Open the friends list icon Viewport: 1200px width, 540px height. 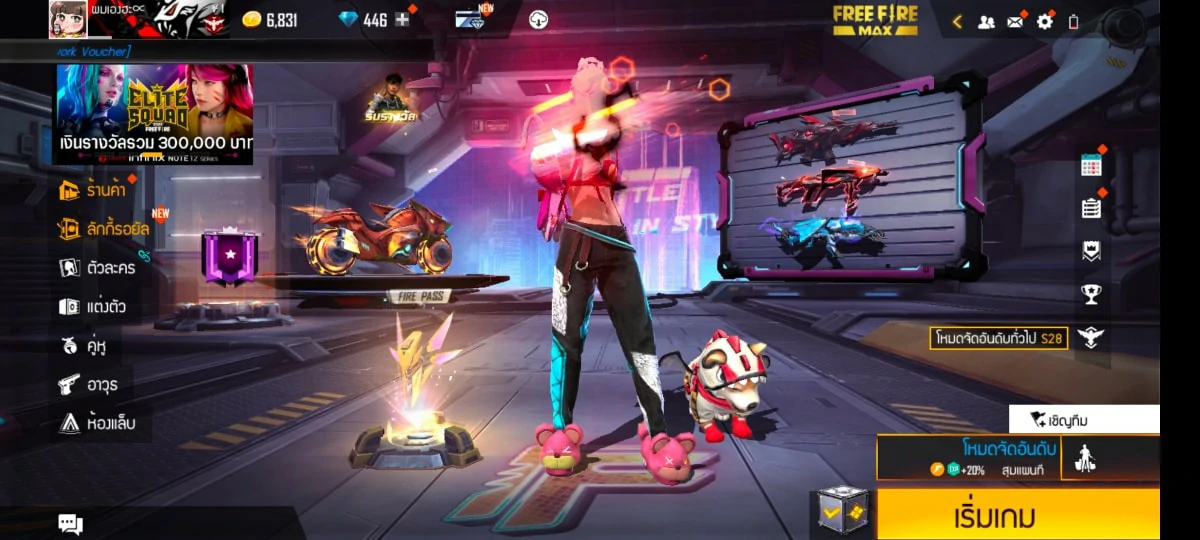pyautogui.click(x=986, y=21)
